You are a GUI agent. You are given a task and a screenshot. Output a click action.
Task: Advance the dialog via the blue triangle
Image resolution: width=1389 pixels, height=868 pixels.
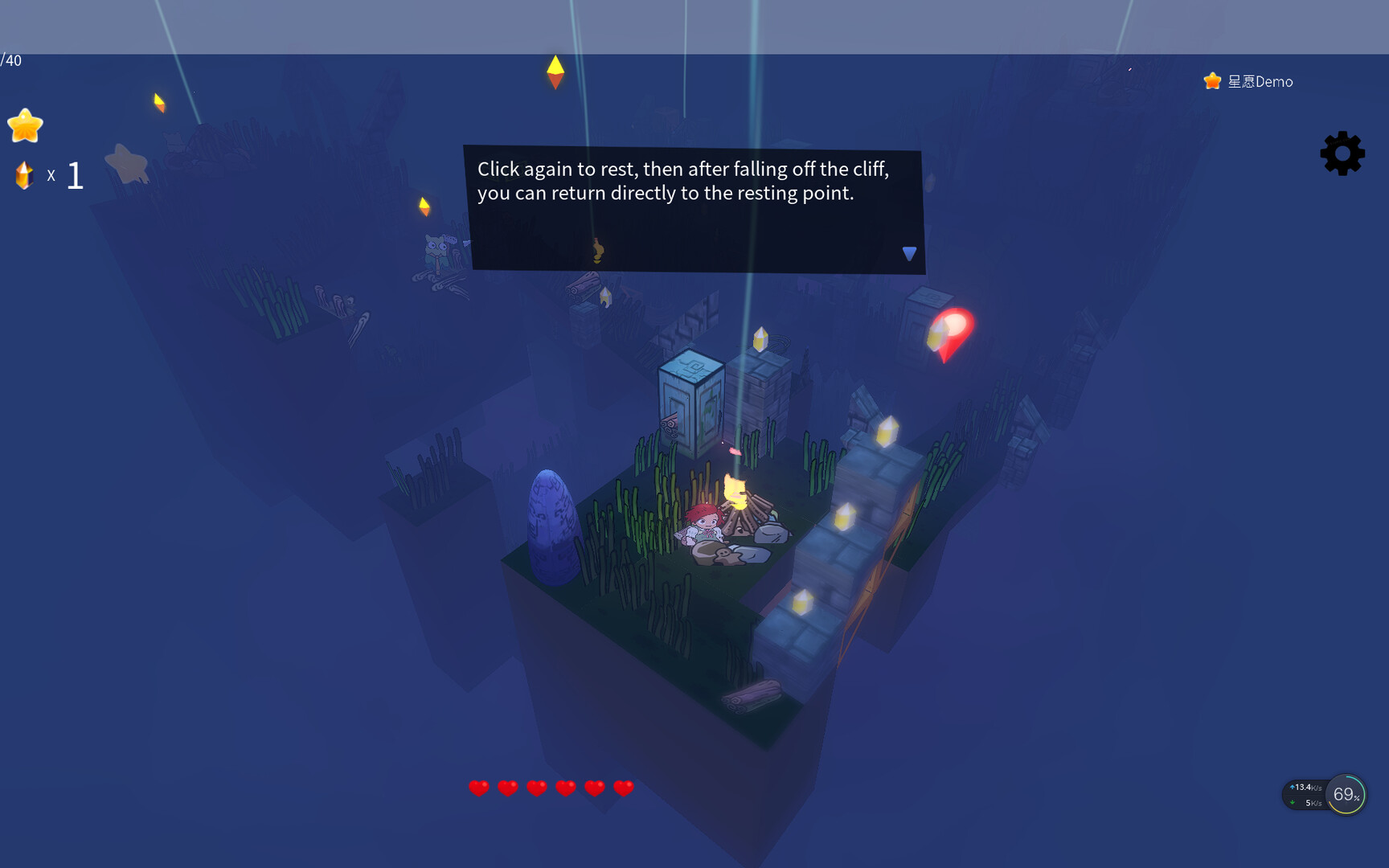[908, 252]
